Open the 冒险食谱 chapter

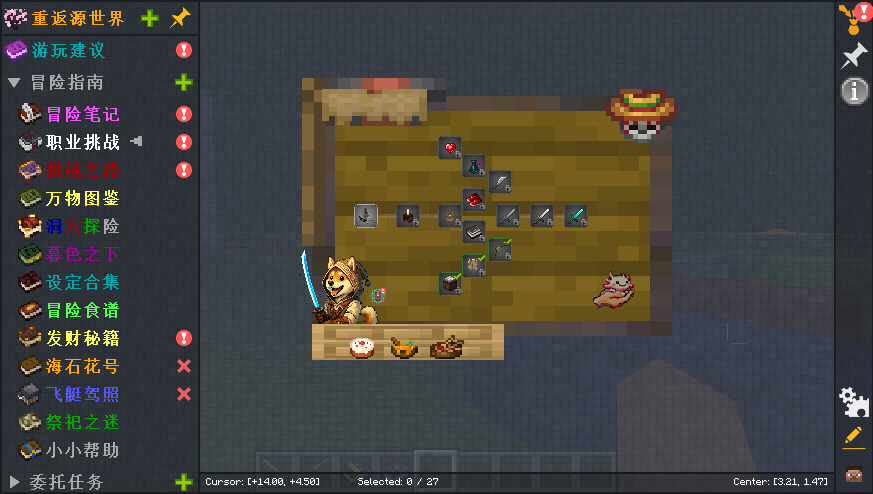[x=82, y=310]
